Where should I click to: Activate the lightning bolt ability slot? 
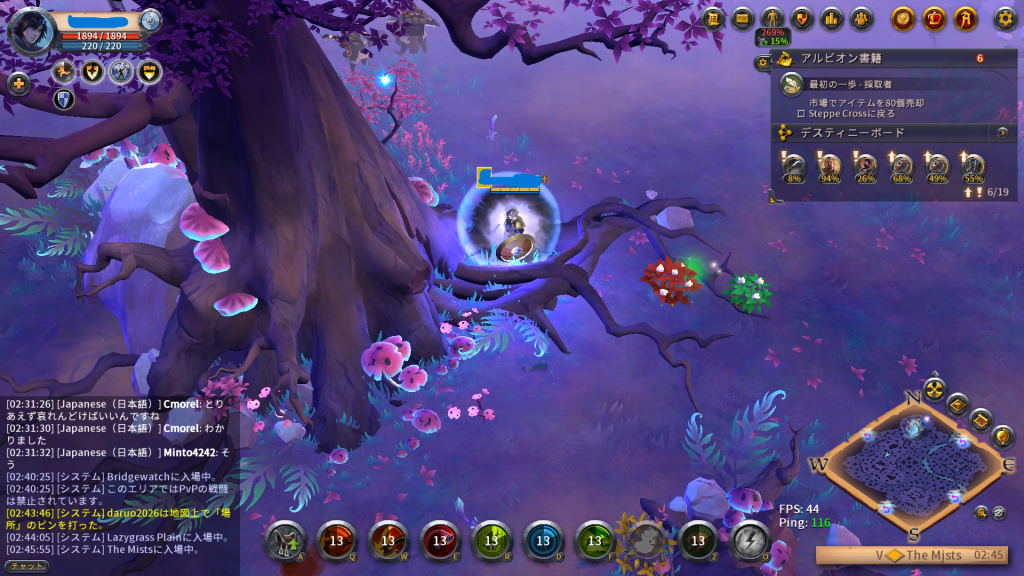(749, 540)
